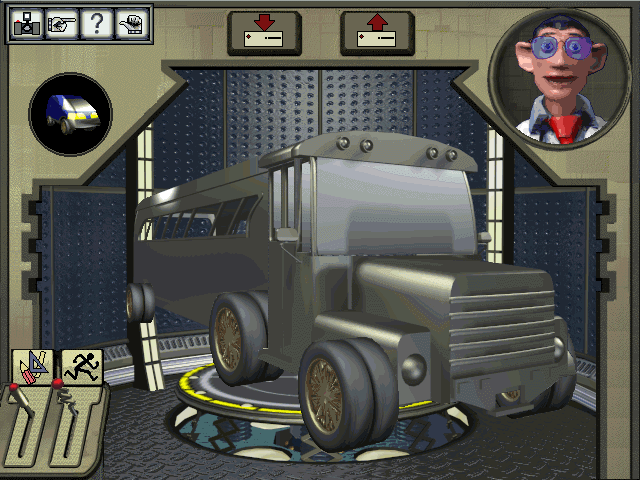Click the red up-arrow button
The image size is (640, 480).
377,32
